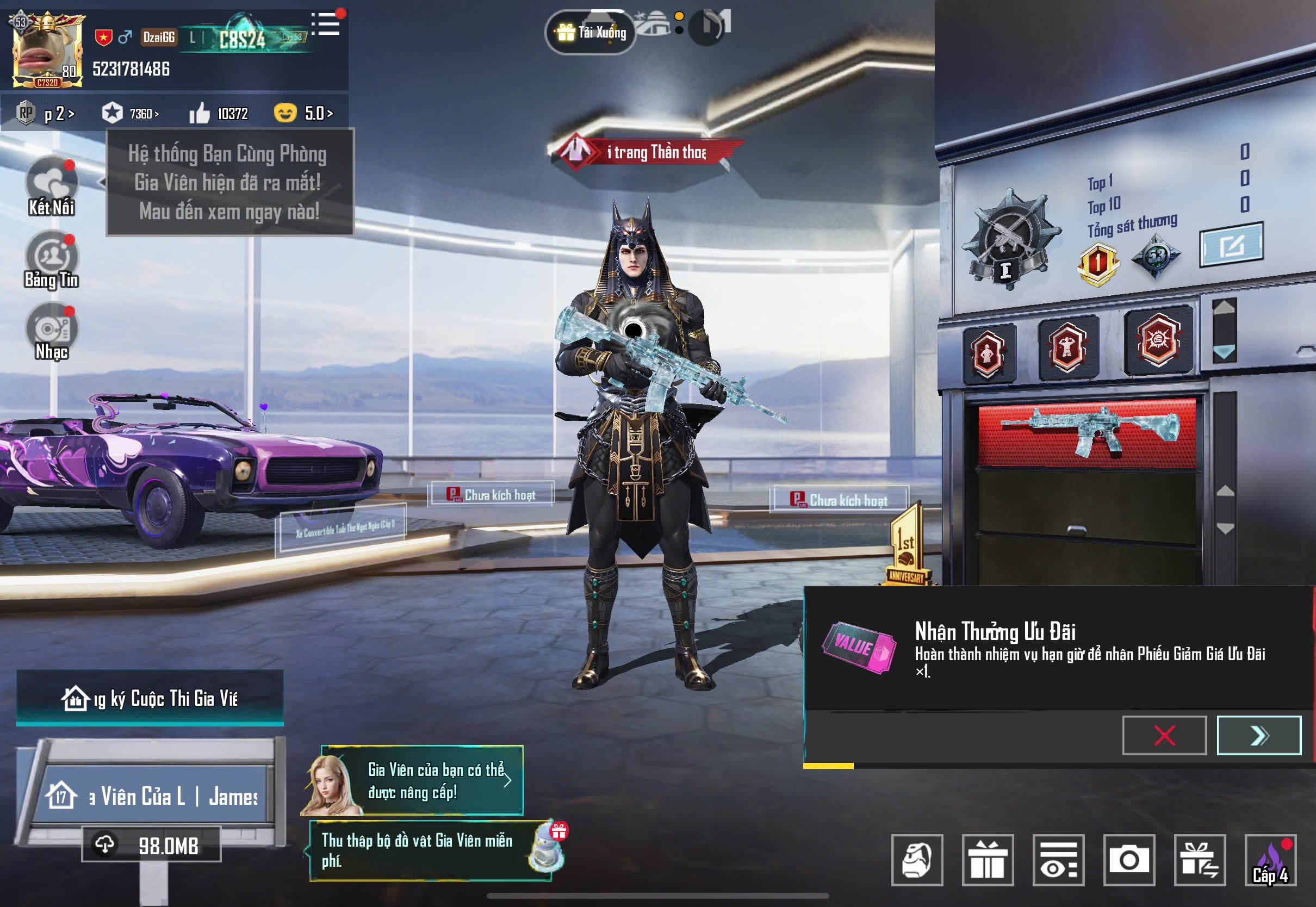Click the edit showcase pencil button
This screenshot has height=907, width=1316.
point(1231,245)
